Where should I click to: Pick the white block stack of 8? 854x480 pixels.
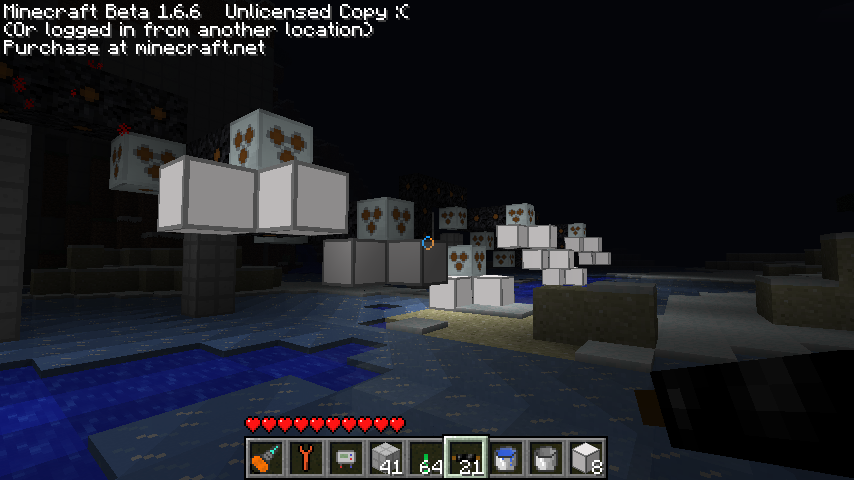[585, 457]
